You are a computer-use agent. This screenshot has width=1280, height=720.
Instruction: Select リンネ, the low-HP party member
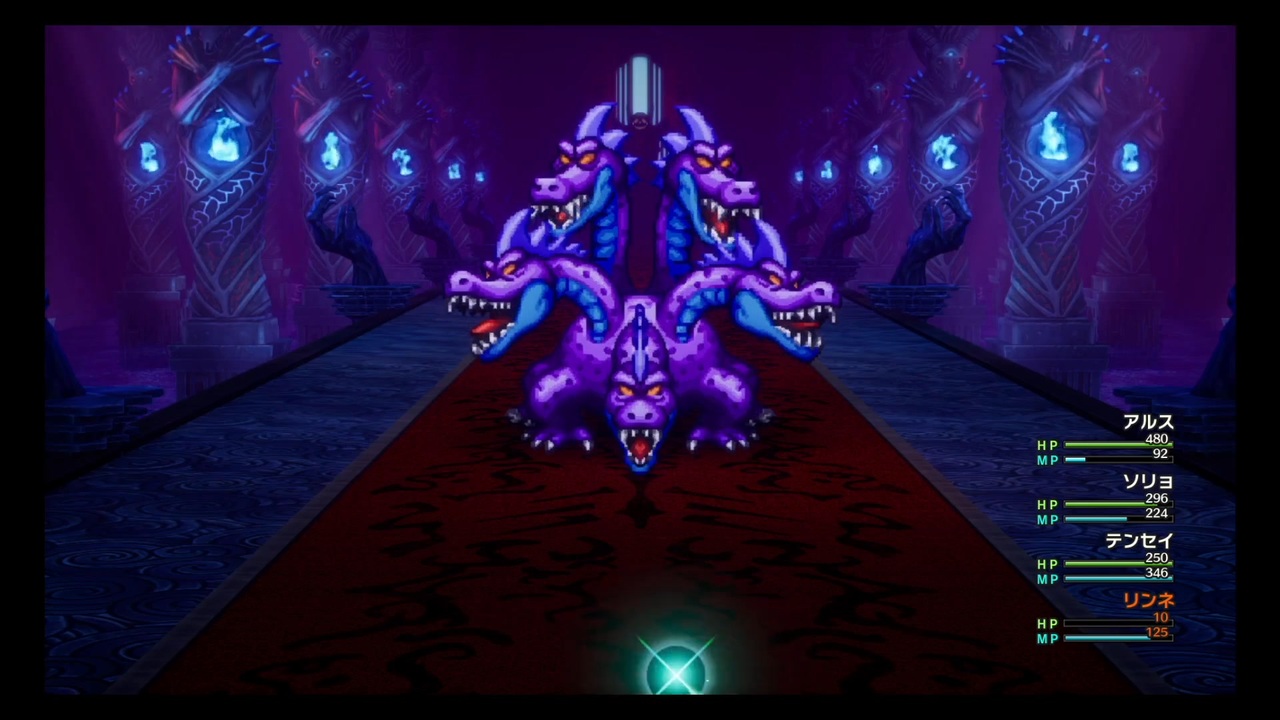pos(1148,600)
